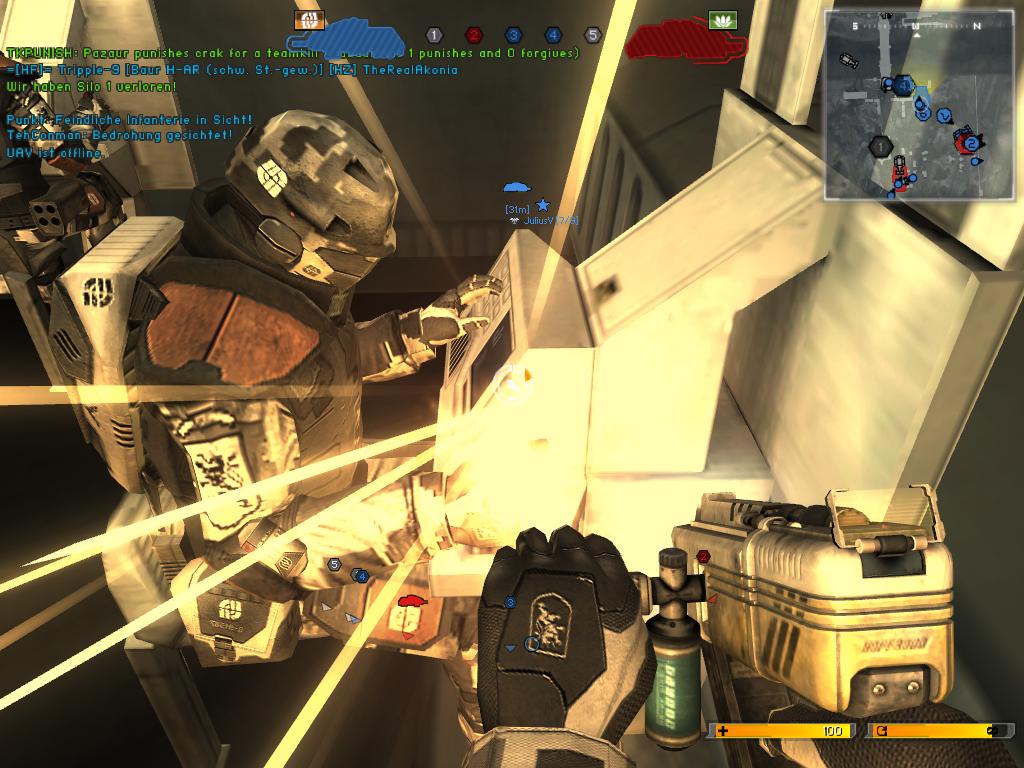Select the blue silo 3 indicator
This screenshot has height=768, width=1024.
(513, 35)
